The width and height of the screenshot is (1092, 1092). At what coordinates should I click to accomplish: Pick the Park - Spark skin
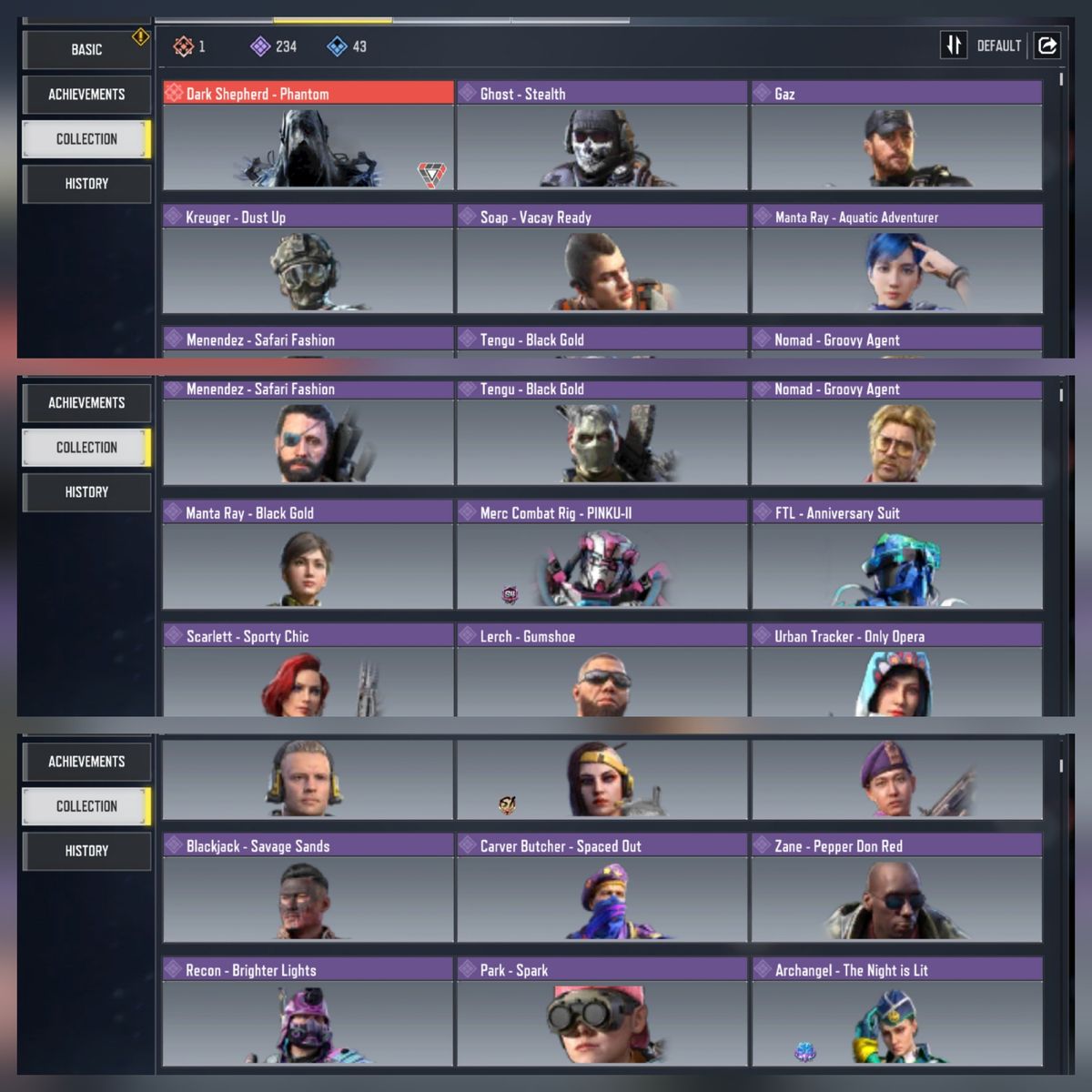click(x=602, y=1012)
